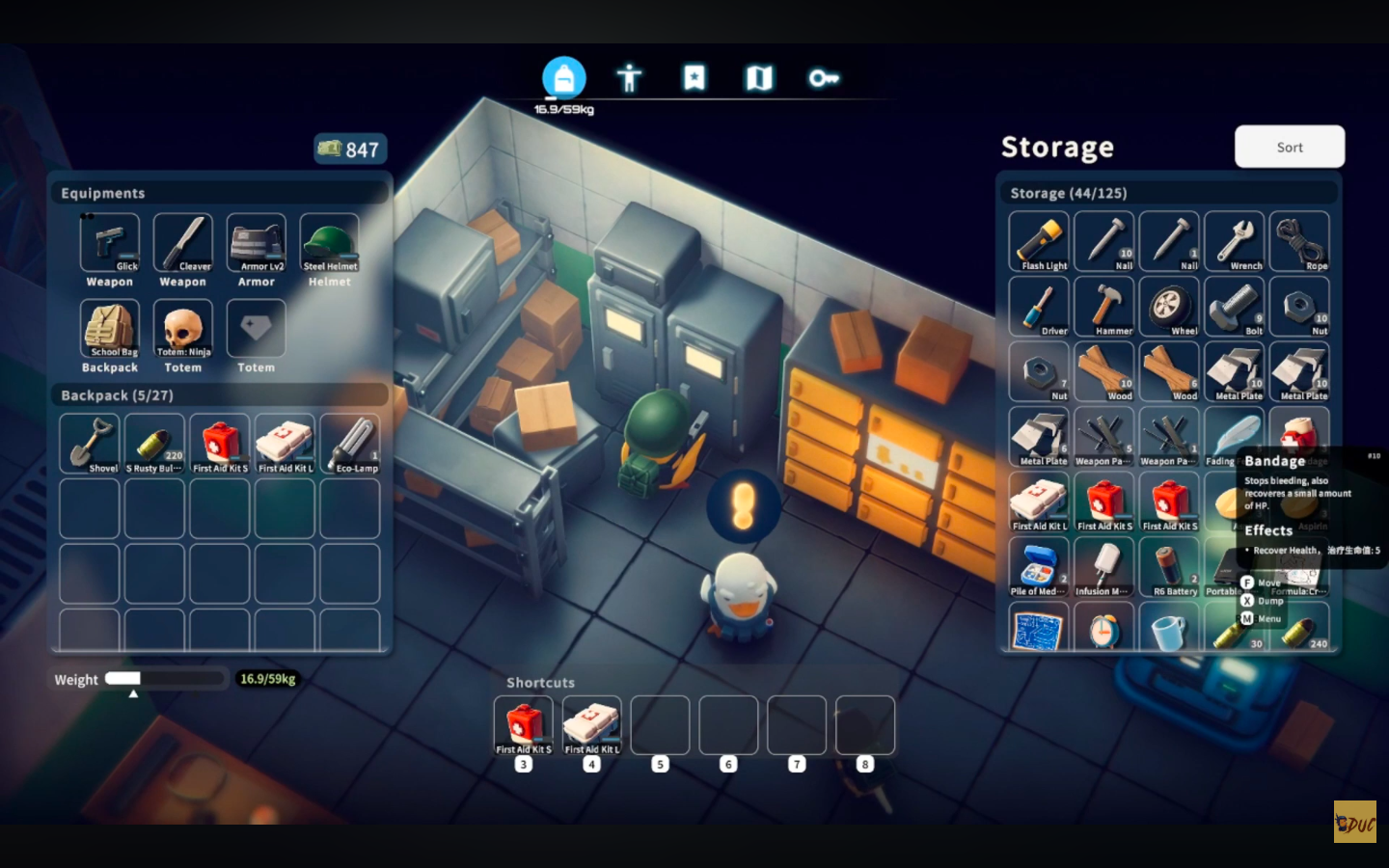This screenshot has width=1389, height=868.
Task: Pick the Totem: Ninja skull slot
Action: [183, 329]
